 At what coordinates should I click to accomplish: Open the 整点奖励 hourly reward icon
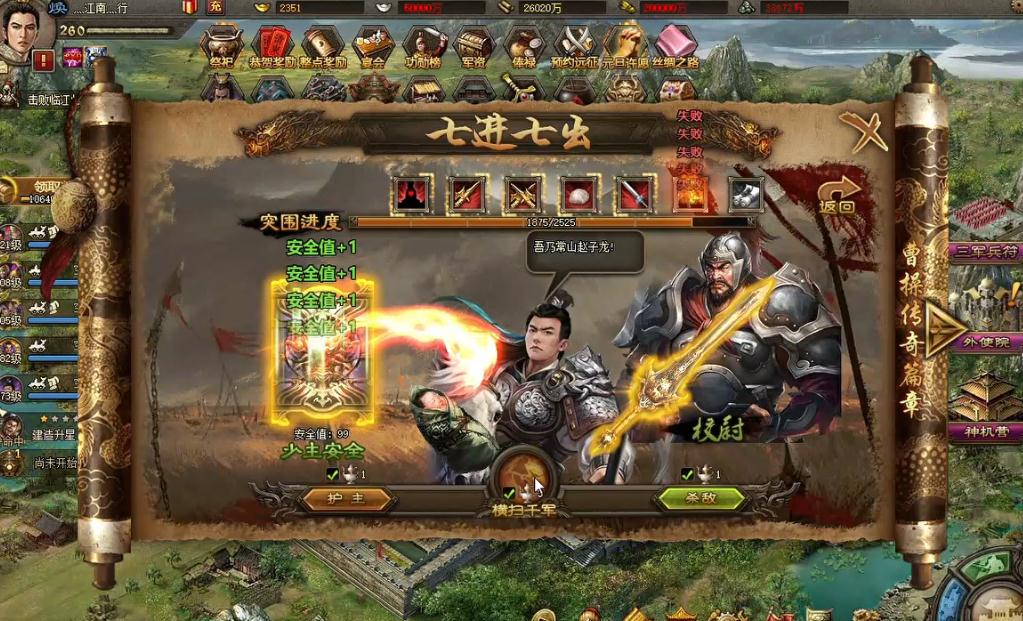(322, 46)
